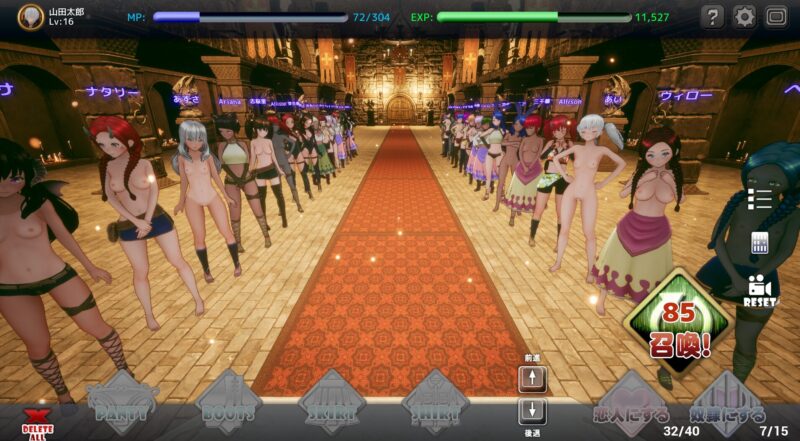Toggle the window display mode button

click(x=776, y=17)
